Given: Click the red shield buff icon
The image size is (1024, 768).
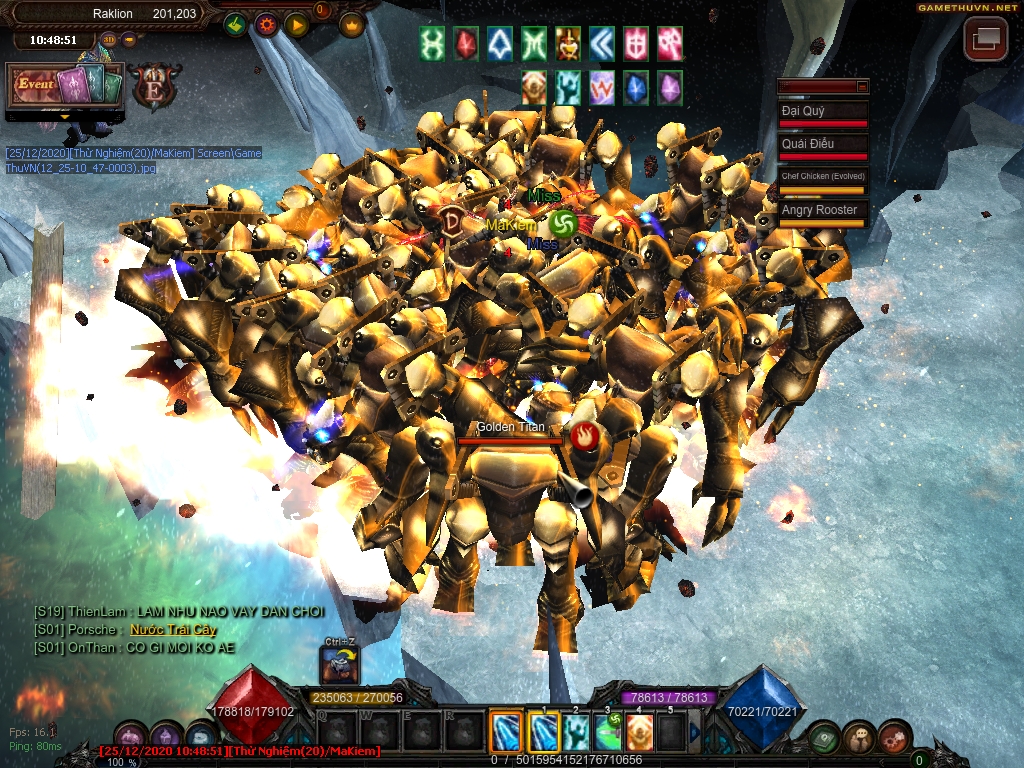Looking at the screenshot, I should pyautogui.click(x=636, y=44).
